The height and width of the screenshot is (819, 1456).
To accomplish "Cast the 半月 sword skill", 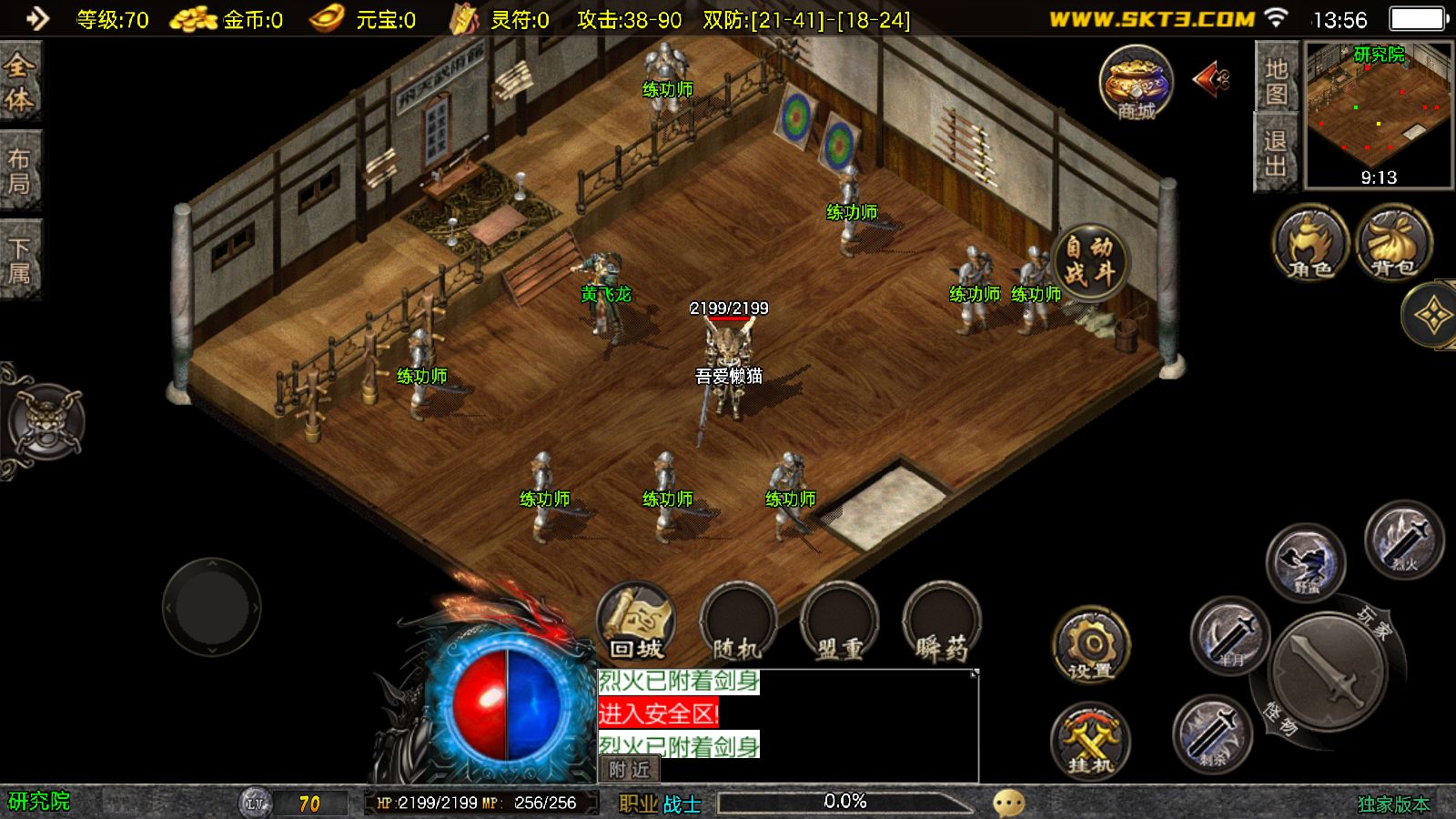I will click(x=1230, y=635).
